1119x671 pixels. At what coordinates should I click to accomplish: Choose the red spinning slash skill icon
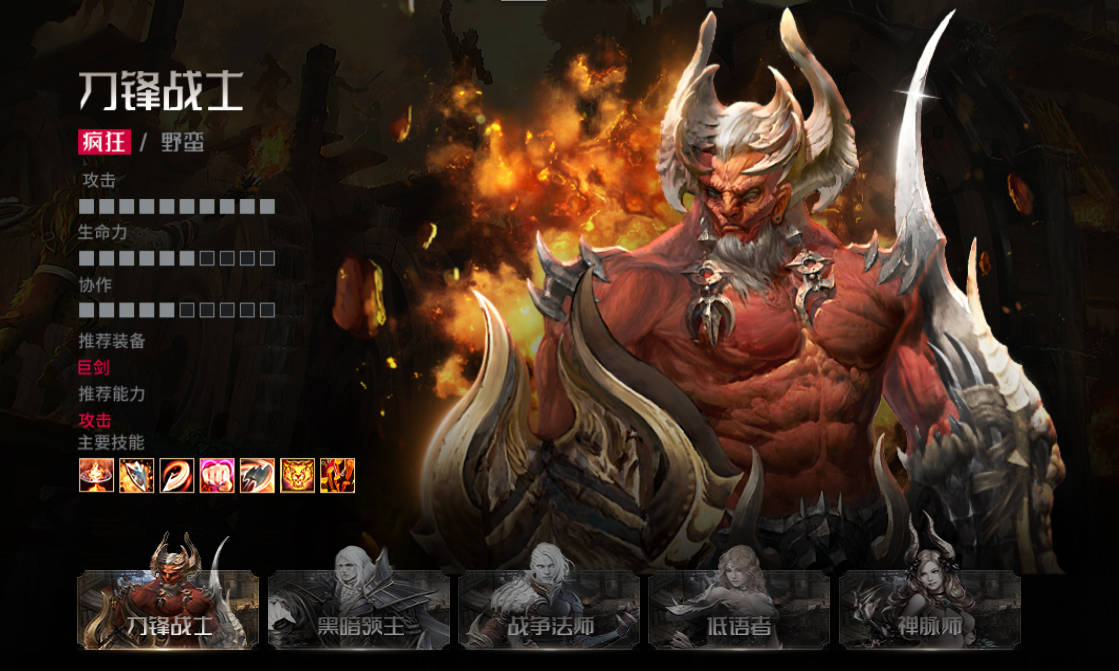coord(177,476)
